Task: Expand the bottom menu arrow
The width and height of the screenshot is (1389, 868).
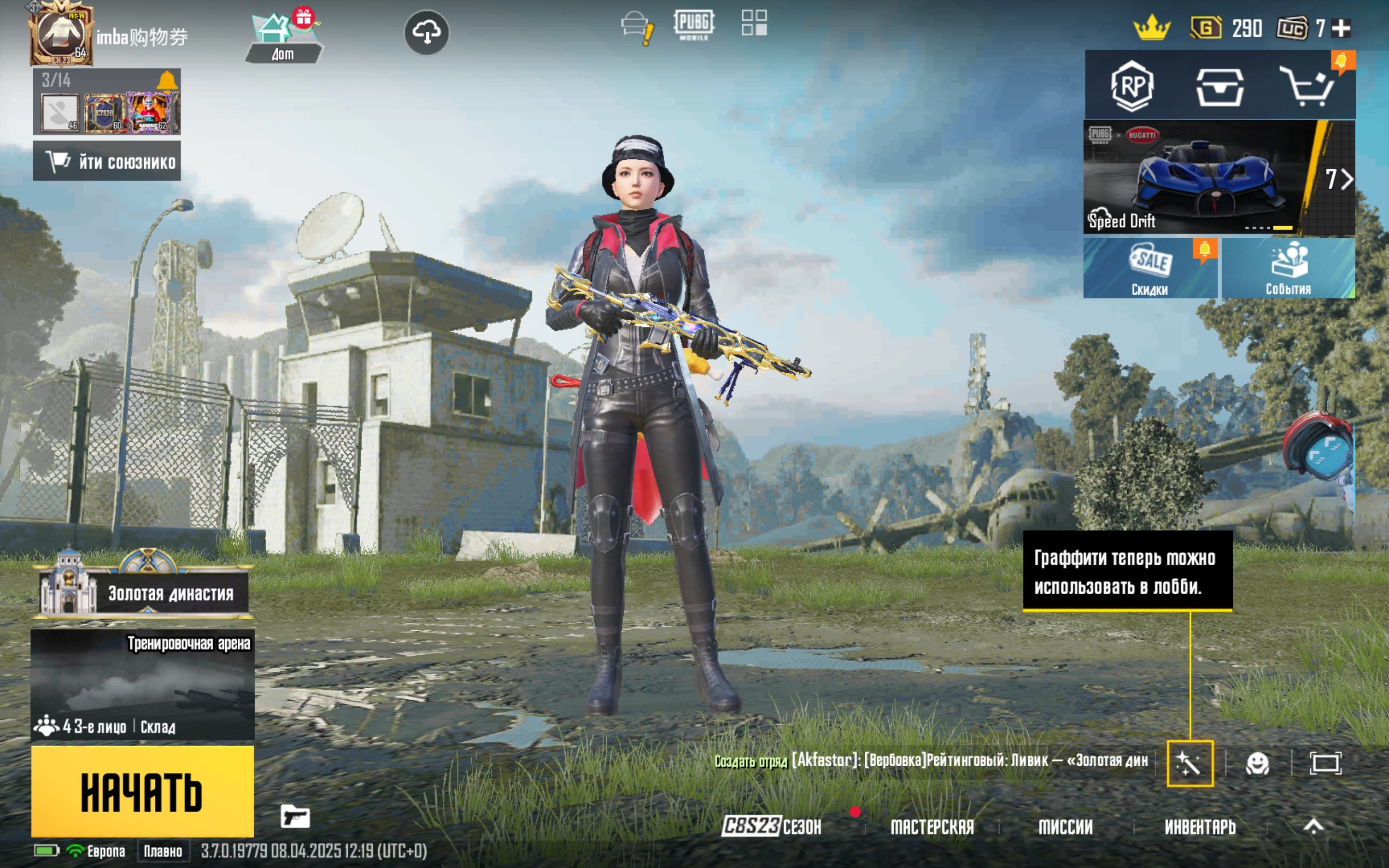Action: [1313, 827]
